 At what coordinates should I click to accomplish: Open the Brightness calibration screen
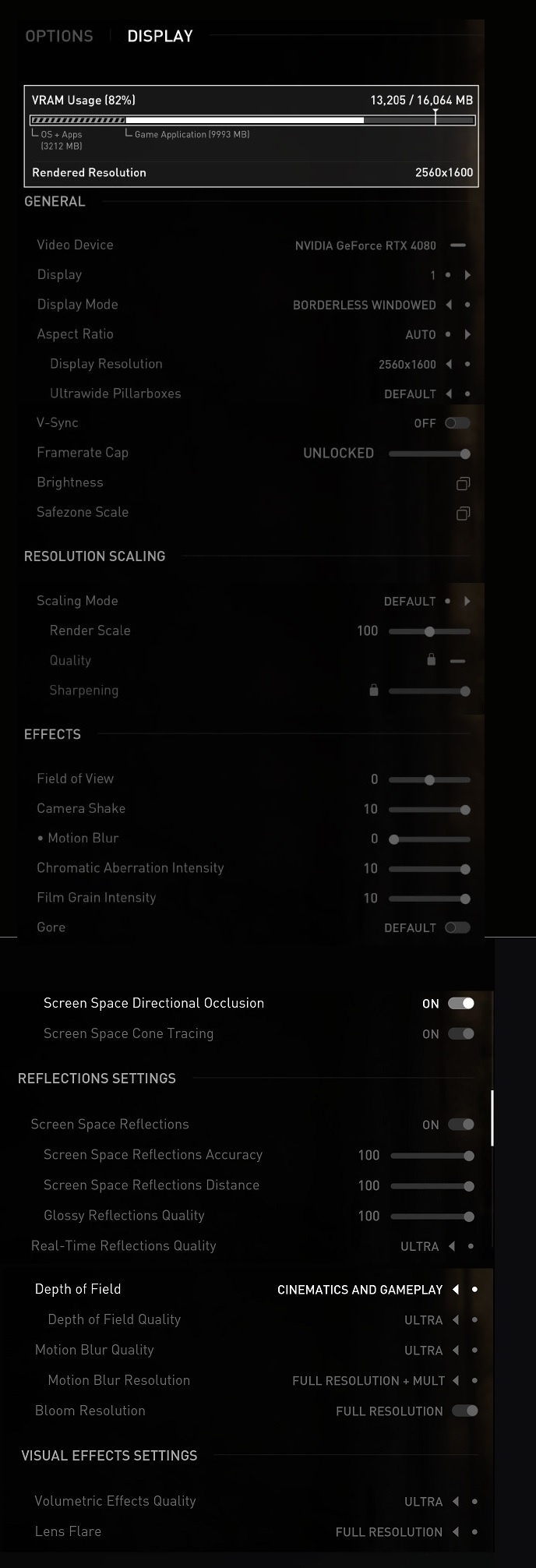coord(463,483)
